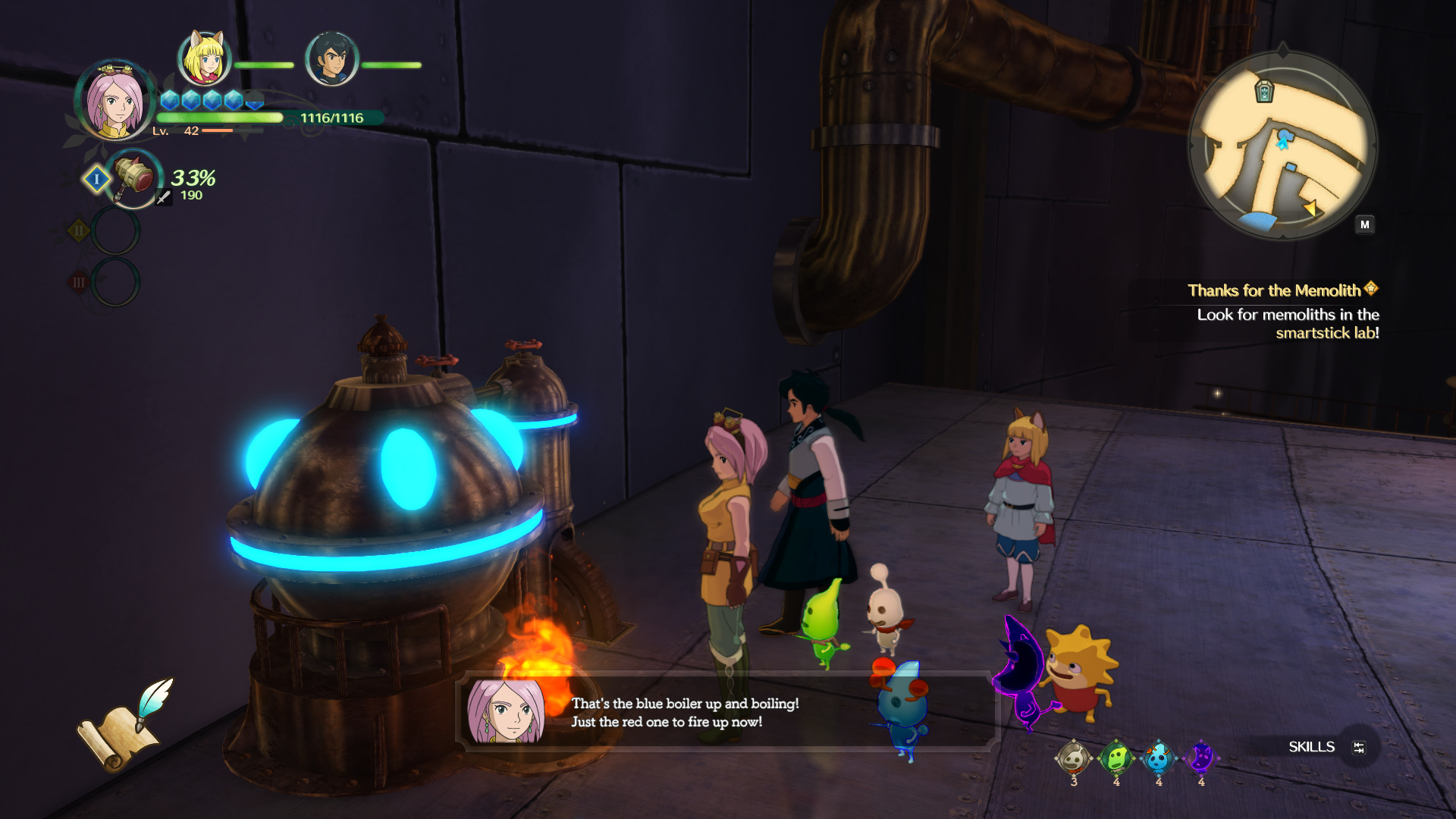Image resolution: width=1456 pixels, height=819 pixels.
Task: Advance the blue boiler dialogue box
Action: coord(726,713)
